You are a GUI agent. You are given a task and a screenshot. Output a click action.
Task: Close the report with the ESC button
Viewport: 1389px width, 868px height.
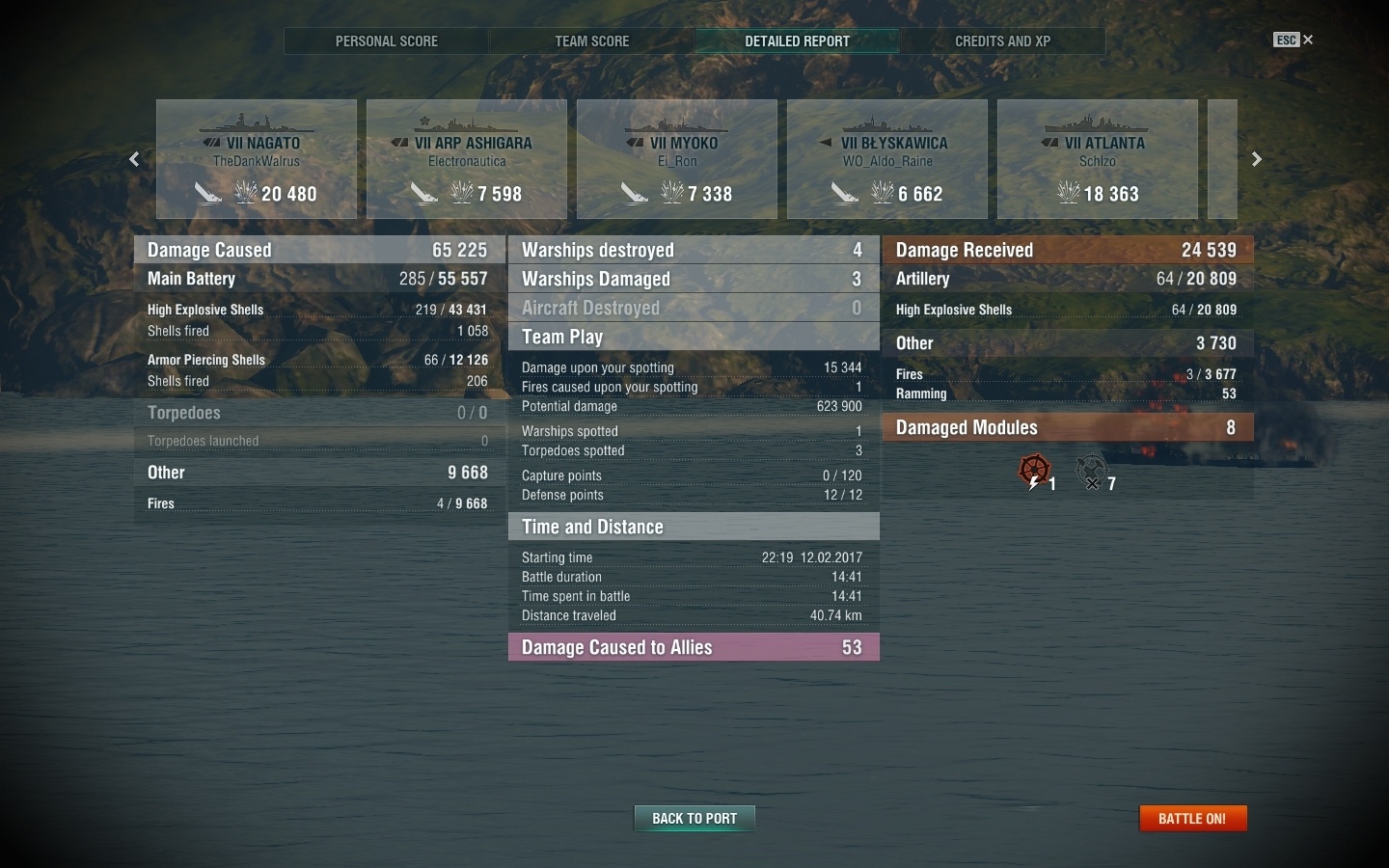1293,40
